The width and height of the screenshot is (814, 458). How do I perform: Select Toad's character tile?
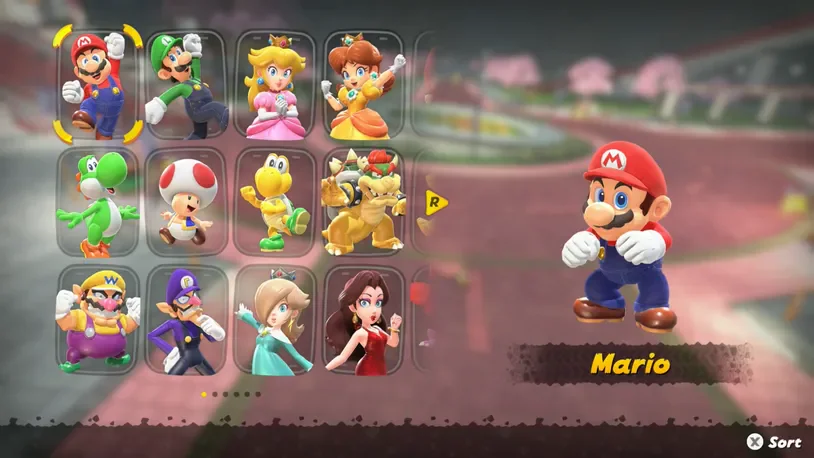pos(187,203)
